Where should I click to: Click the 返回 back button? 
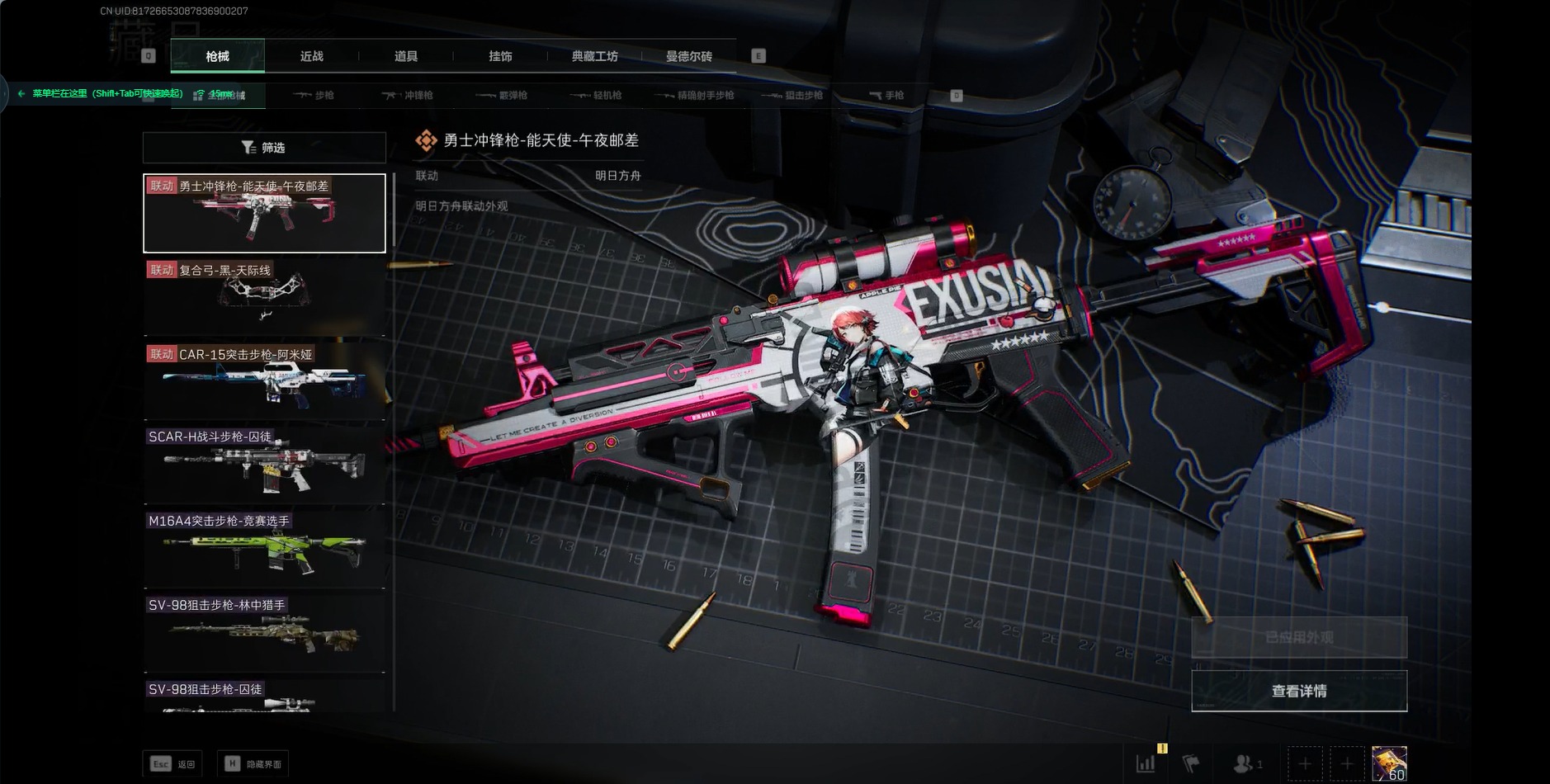coord(173,764)
